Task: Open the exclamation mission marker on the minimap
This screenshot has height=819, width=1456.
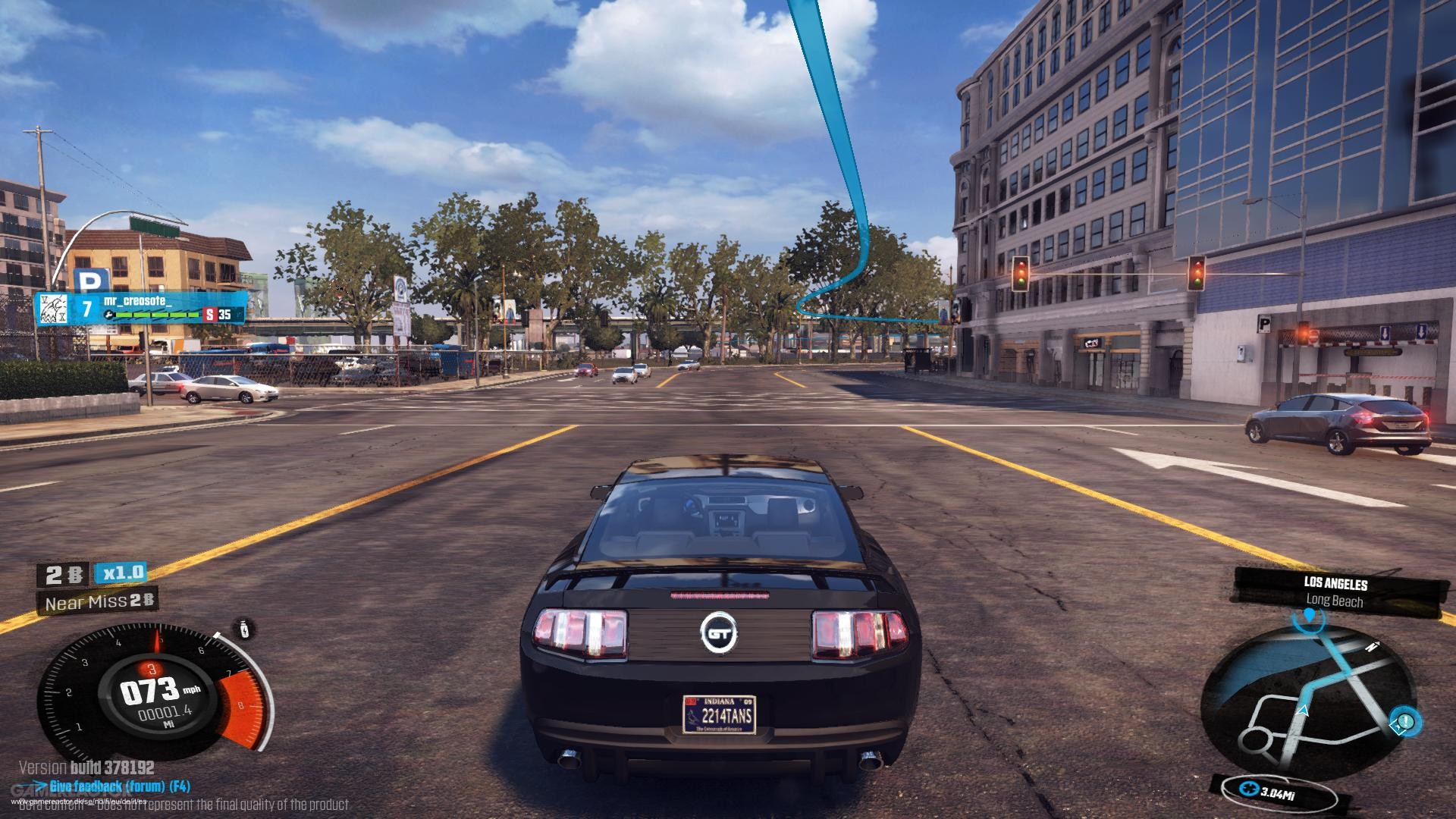Action: pos(1404,721)
